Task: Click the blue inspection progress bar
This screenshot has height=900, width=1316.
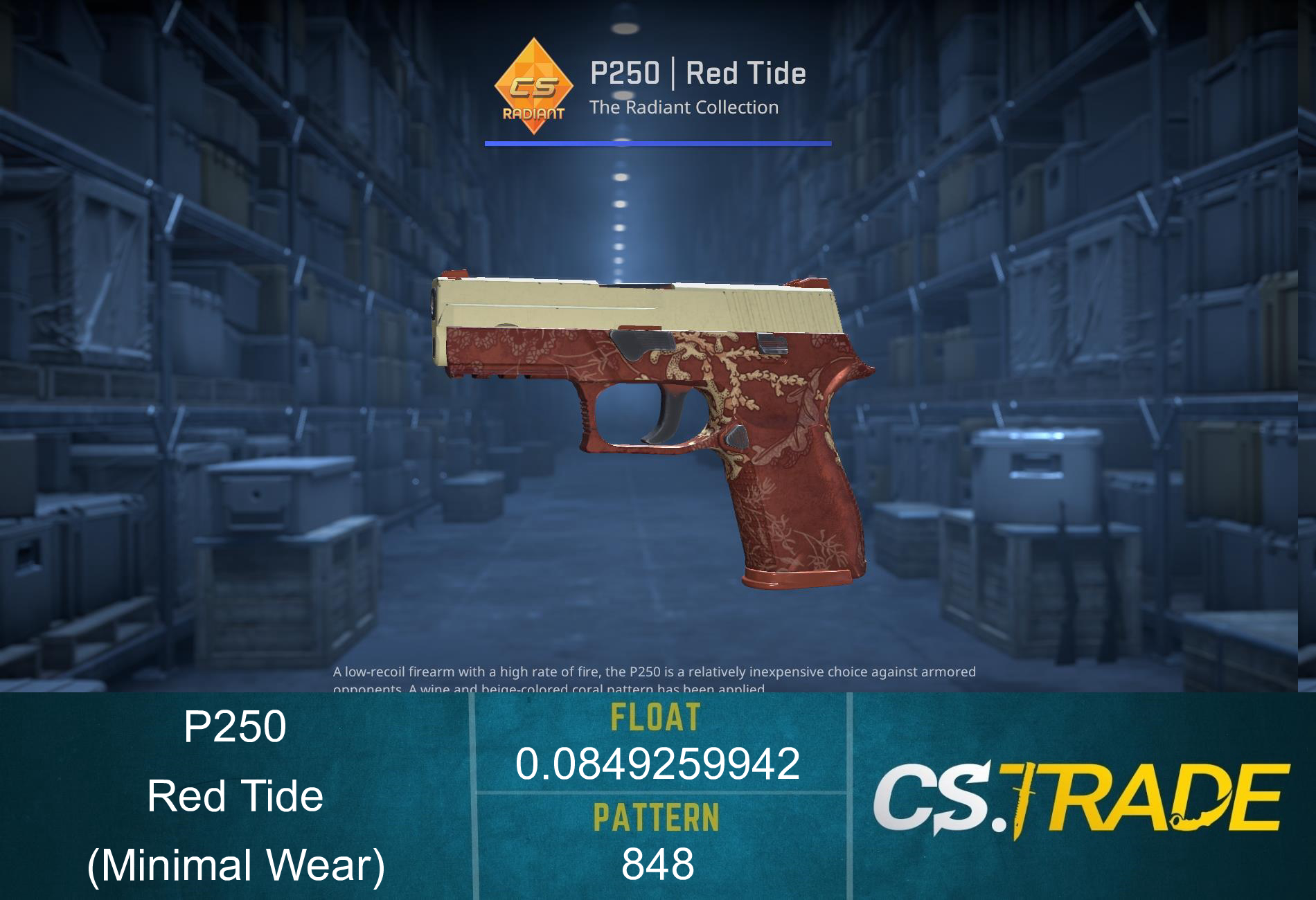Action: pos(657,144)
